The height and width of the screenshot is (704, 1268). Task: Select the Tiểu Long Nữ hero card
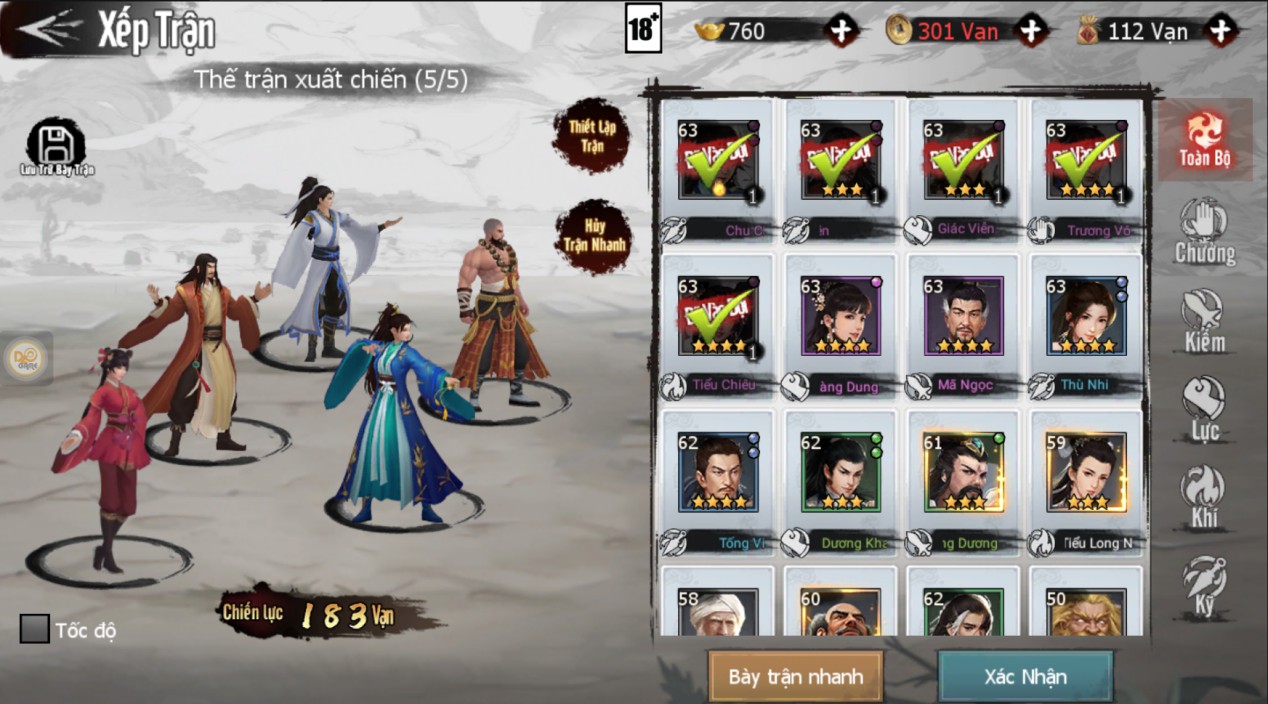1086,473
